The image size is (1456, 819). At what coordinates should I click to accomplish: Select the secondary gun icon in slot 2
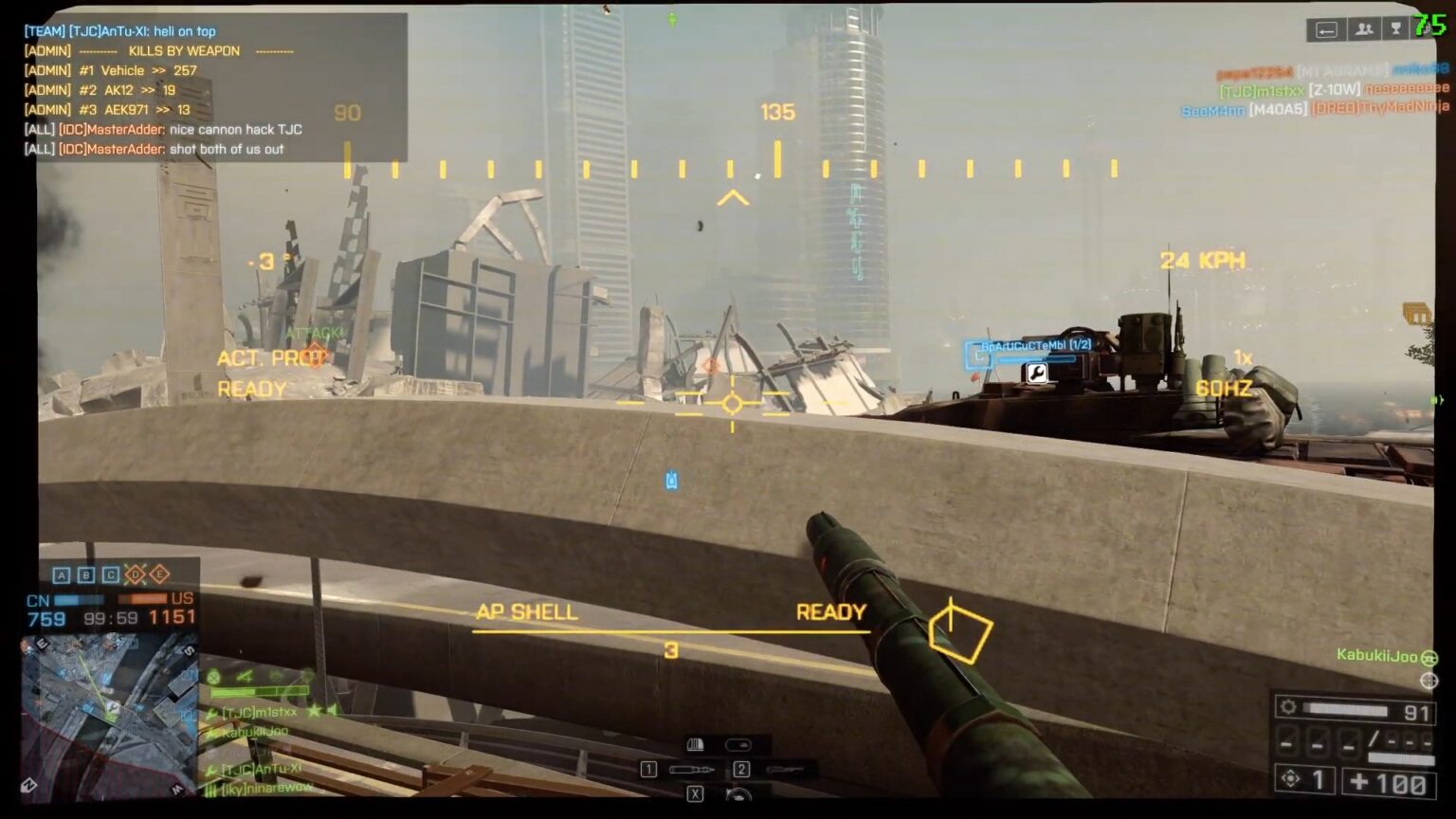point(785,769)
